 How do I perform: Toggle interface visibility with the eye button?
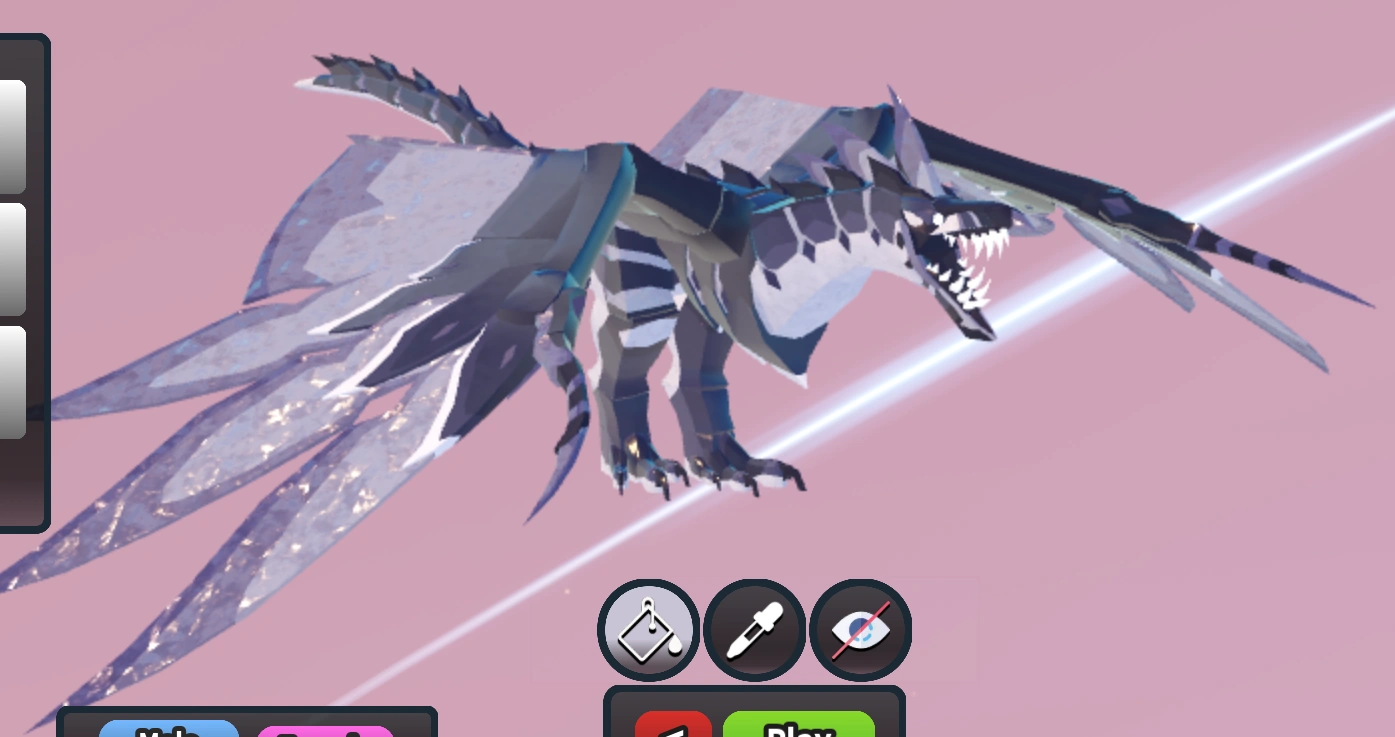(x=859, y=630)
